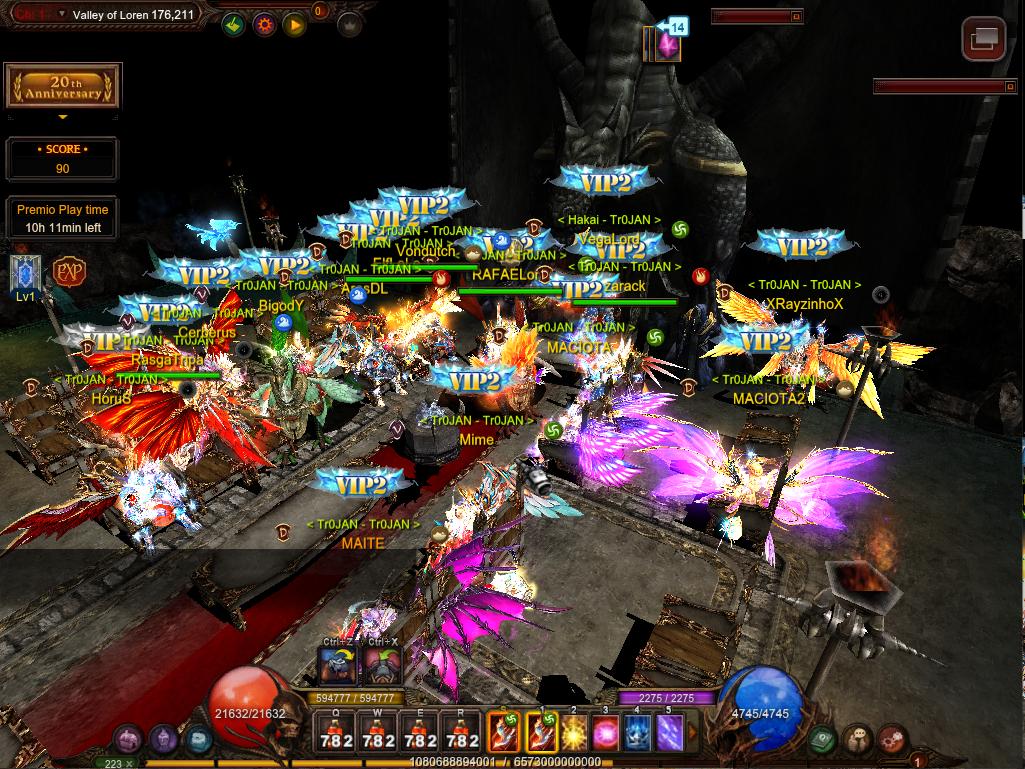Click the pink crystal buff icon with count 14
The width and height of the screenshot is (1025, 769).
[x=663, y=45]
